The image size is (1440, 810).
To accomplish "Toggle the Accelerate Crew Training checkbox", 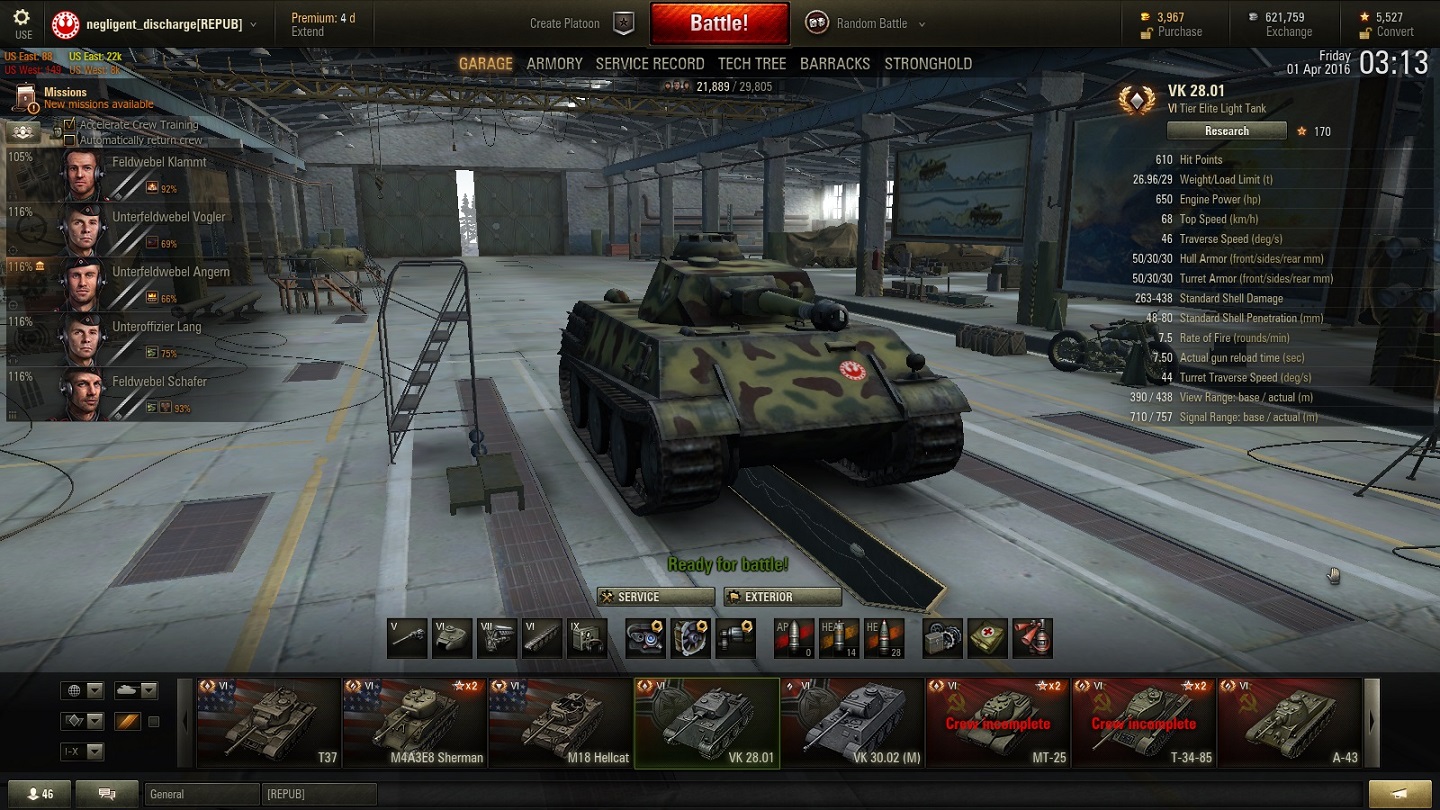I will tap(69, 125).
